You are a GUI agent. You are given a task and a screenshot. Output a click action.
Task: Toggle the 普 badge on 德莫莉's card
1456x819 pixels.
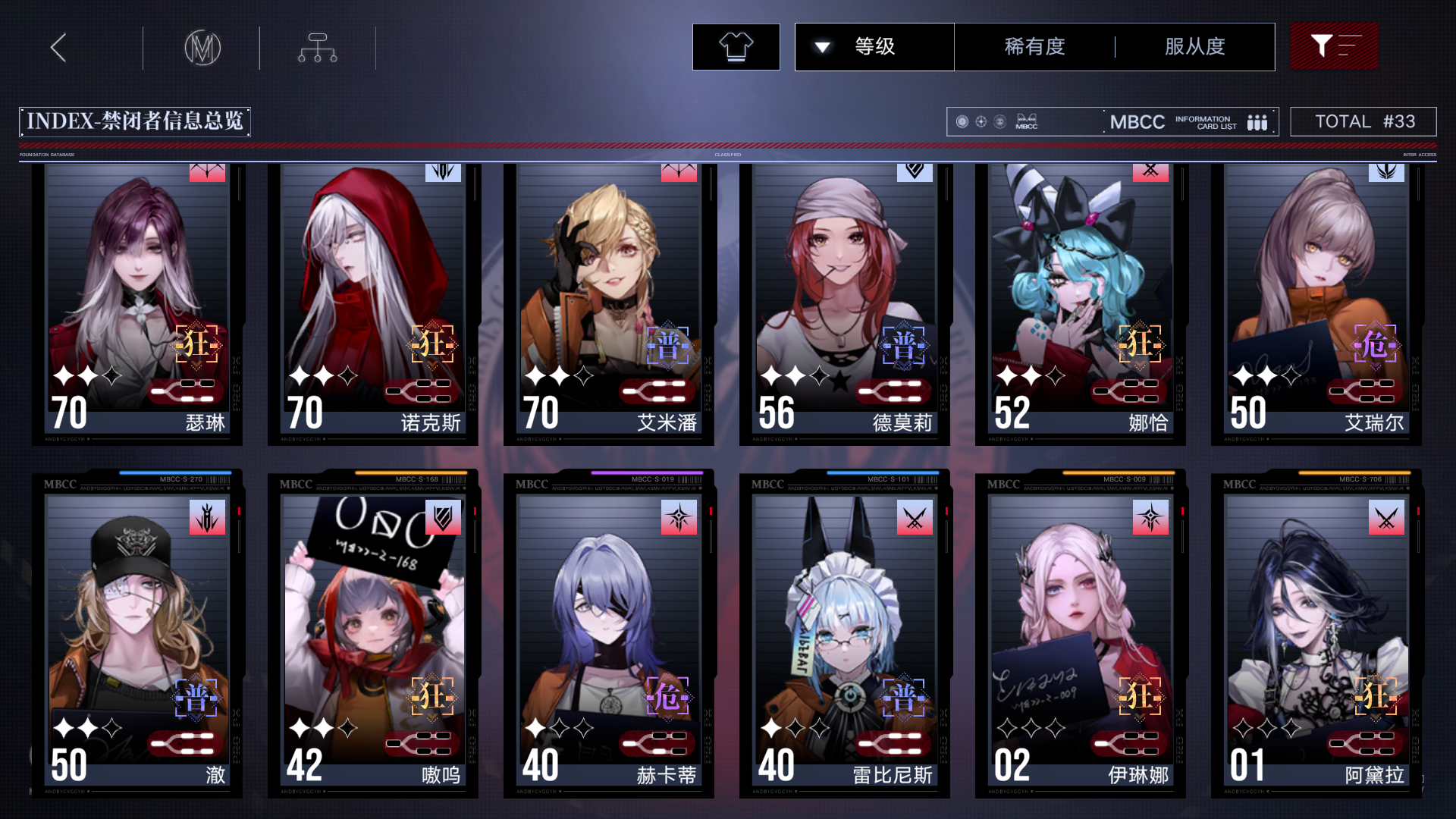pos(904,345)
